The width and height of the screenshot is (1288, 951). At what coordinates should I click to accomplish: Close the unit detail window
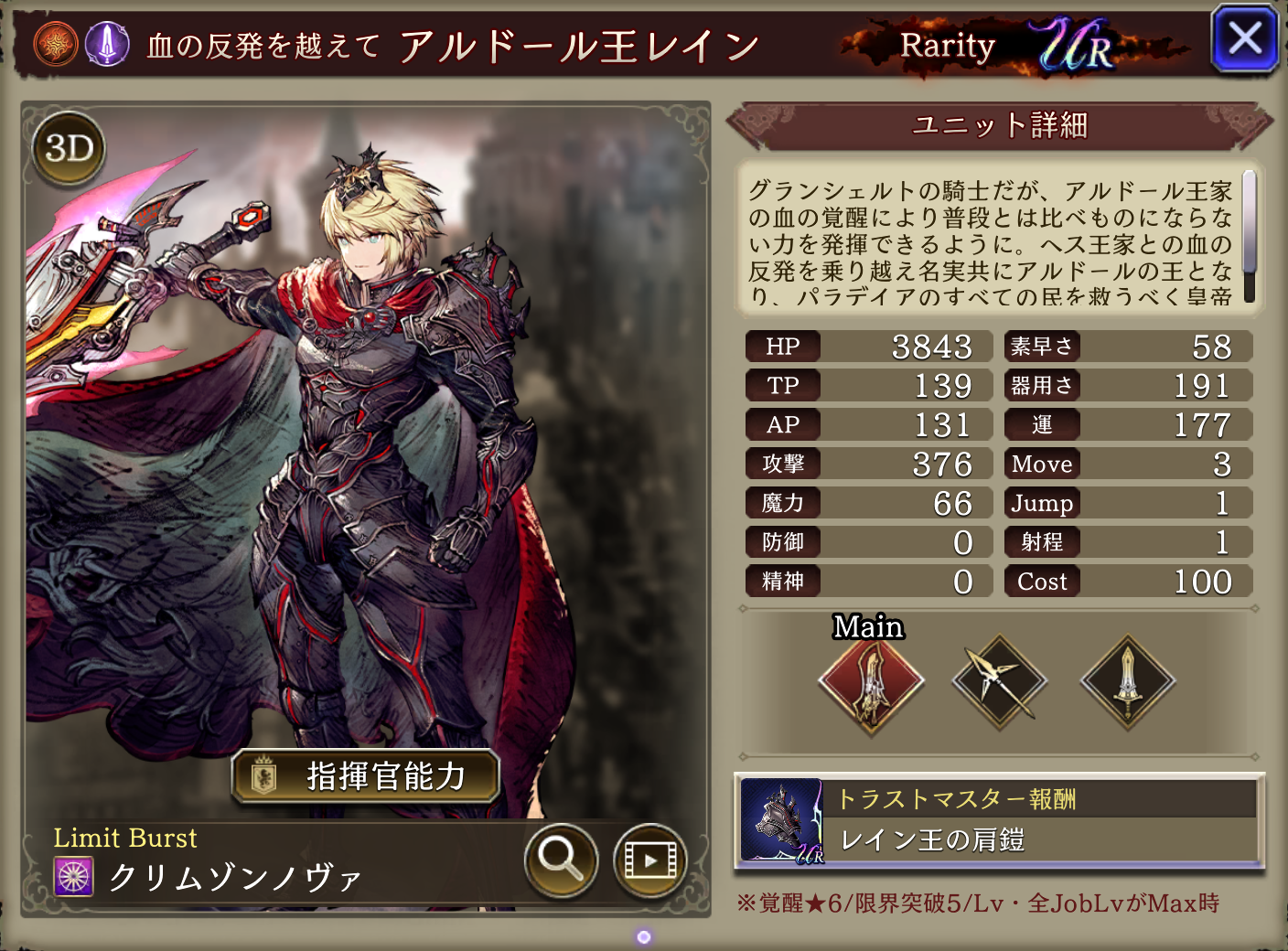click(x=1244, y=39)
